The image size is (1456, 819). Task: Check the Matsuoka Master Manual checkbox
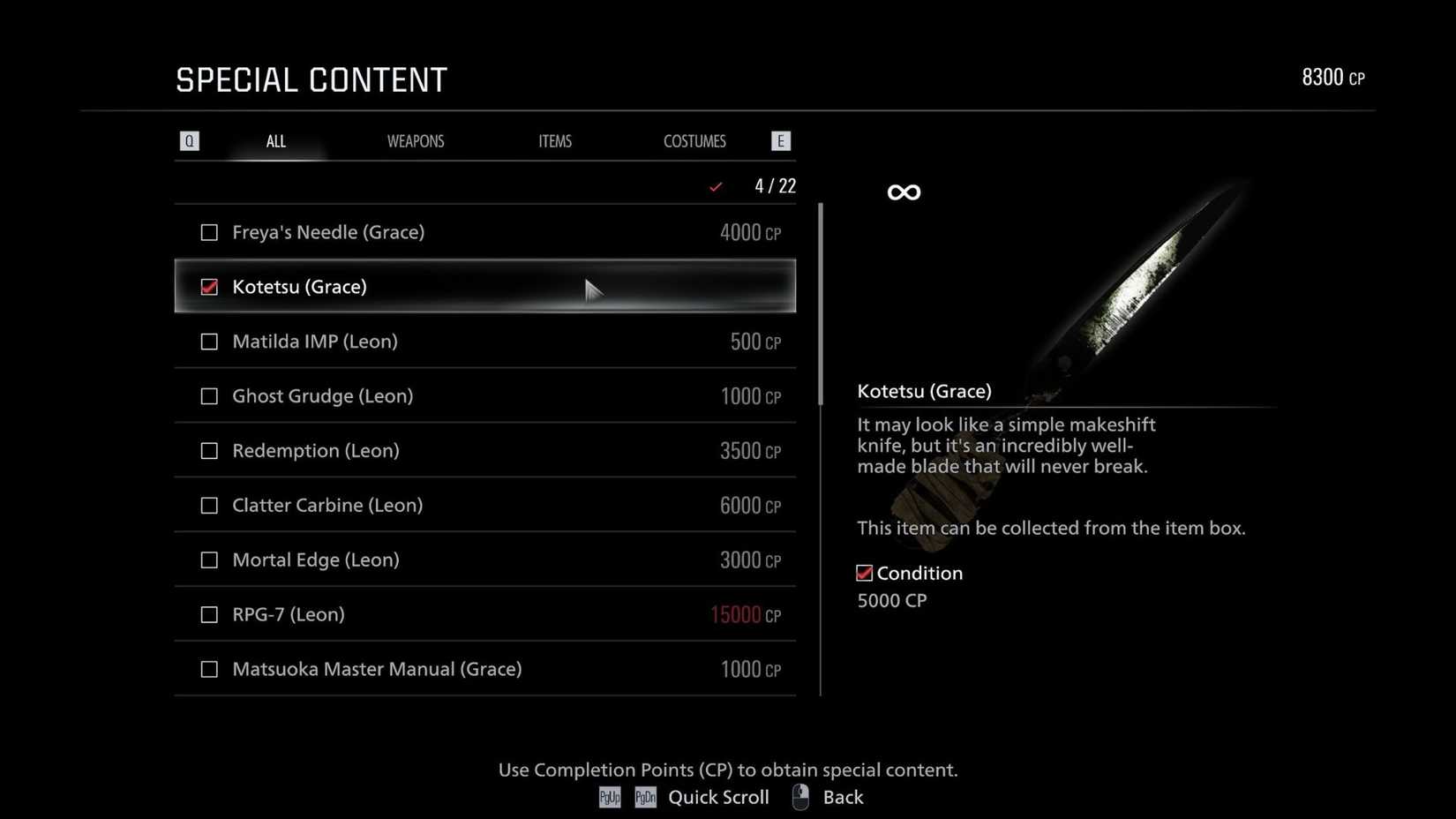click(x=209, y=669)
